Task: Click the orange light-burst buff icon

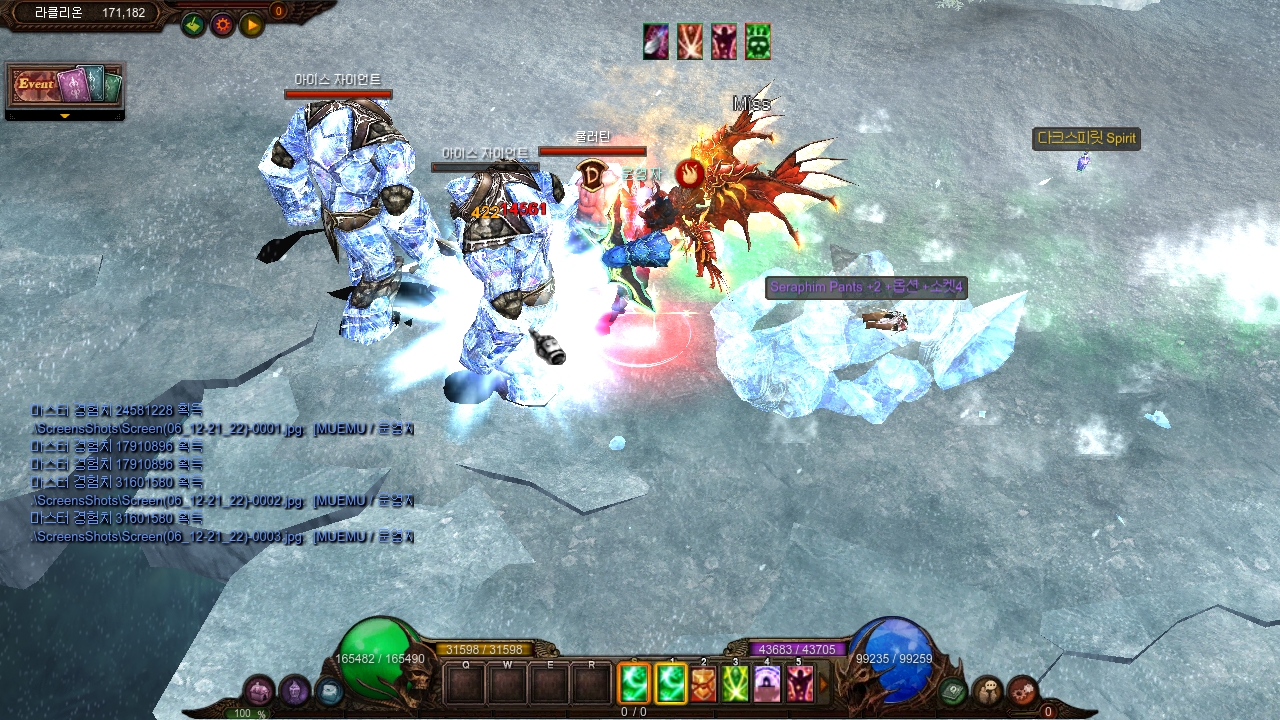Action: (690, 42)
